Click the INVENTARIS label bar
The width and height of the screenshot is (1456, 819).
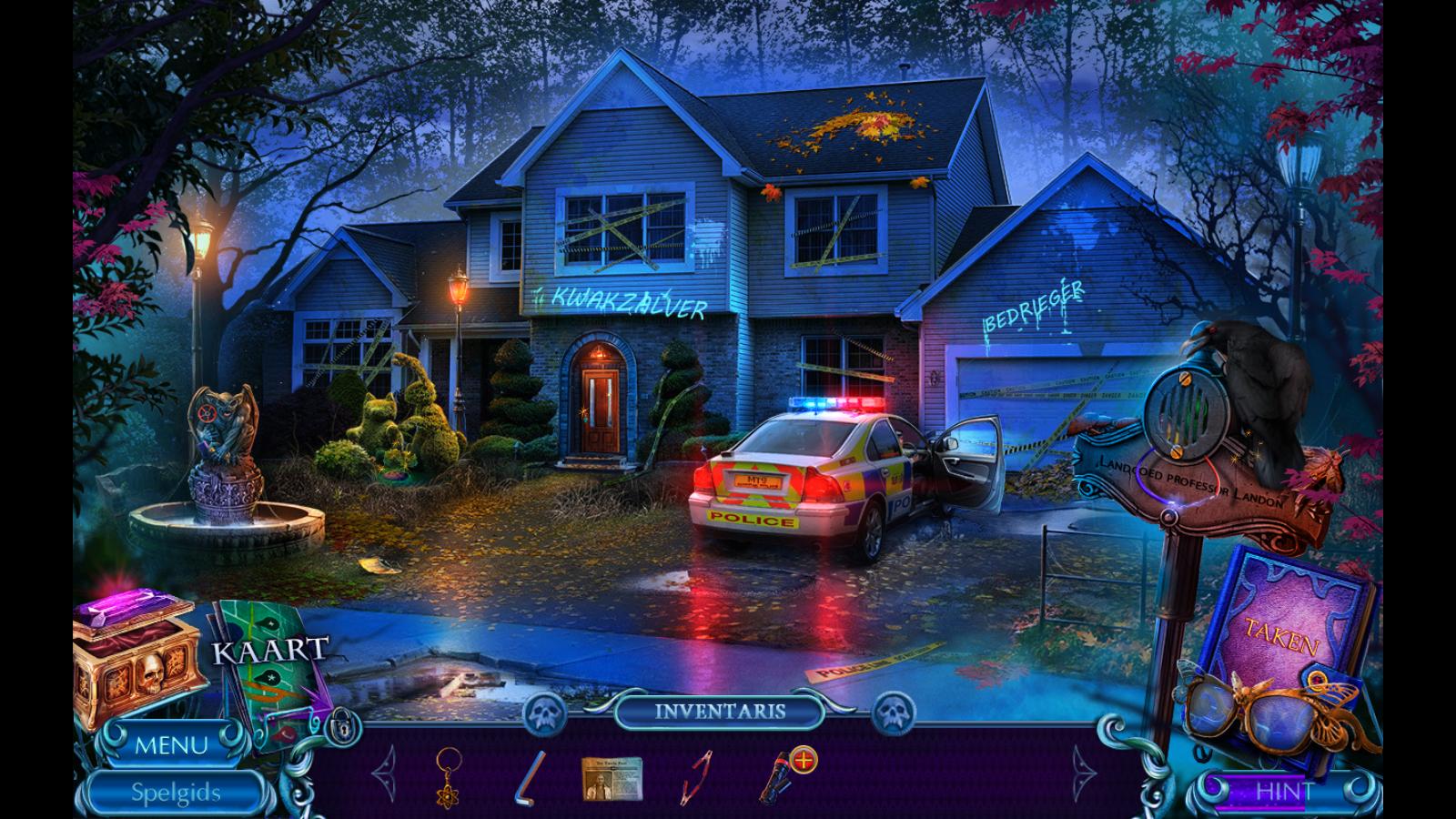(x=719, y=712)
